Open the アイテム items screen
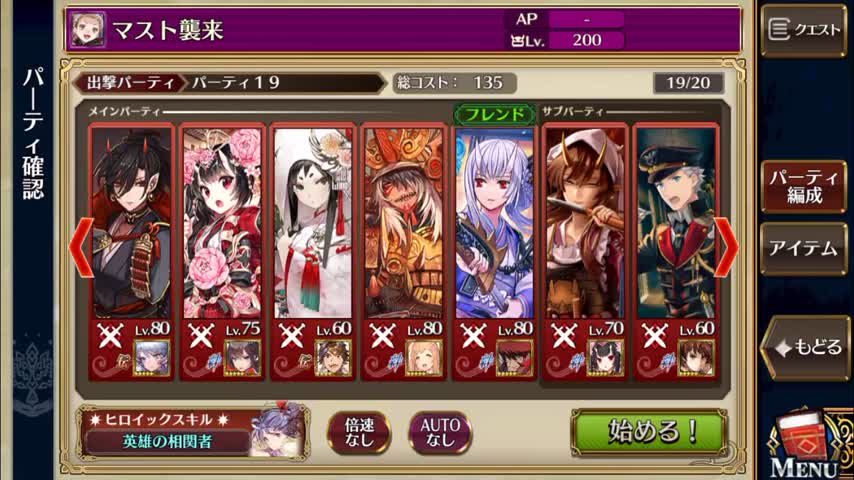Image resolution: width=854 pixels, height=480 pixels. pyautogui.click(x=803, y=248)
